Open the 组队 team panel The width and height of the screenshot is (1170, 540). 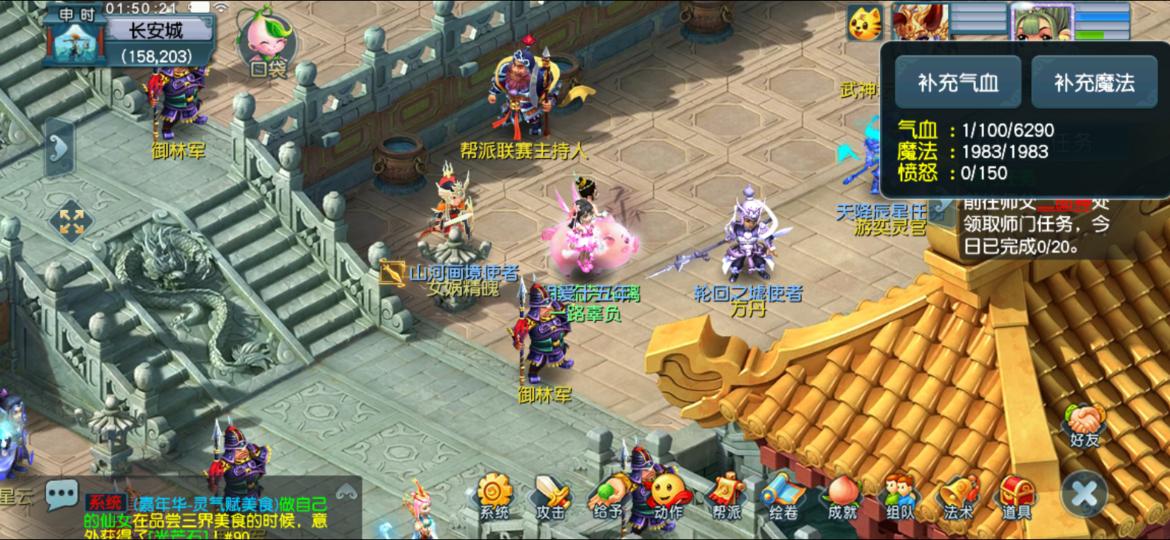pos(900,495)
